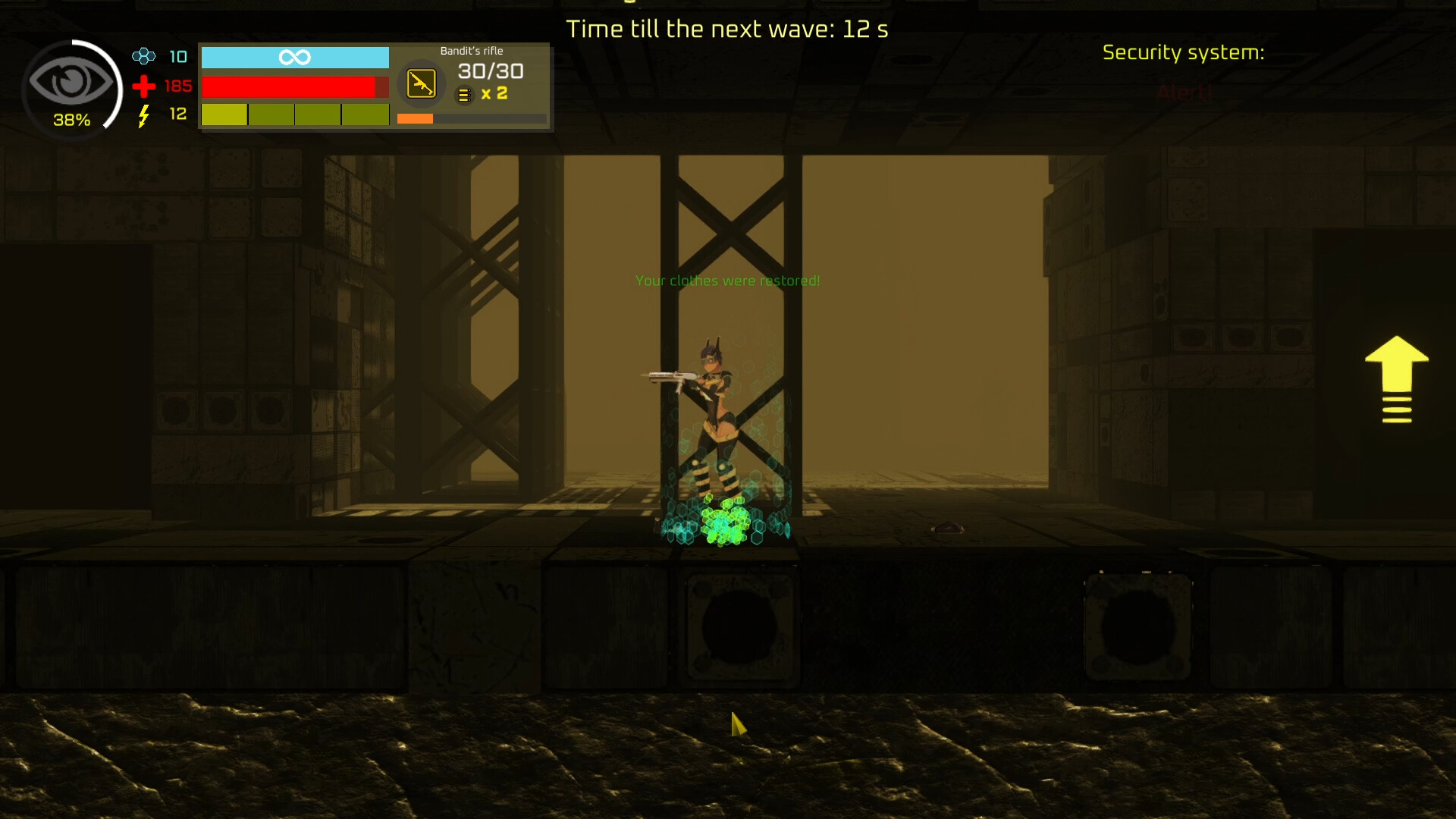Click the orange reload progress bar
1456x819 pixels.
(414, 118)
